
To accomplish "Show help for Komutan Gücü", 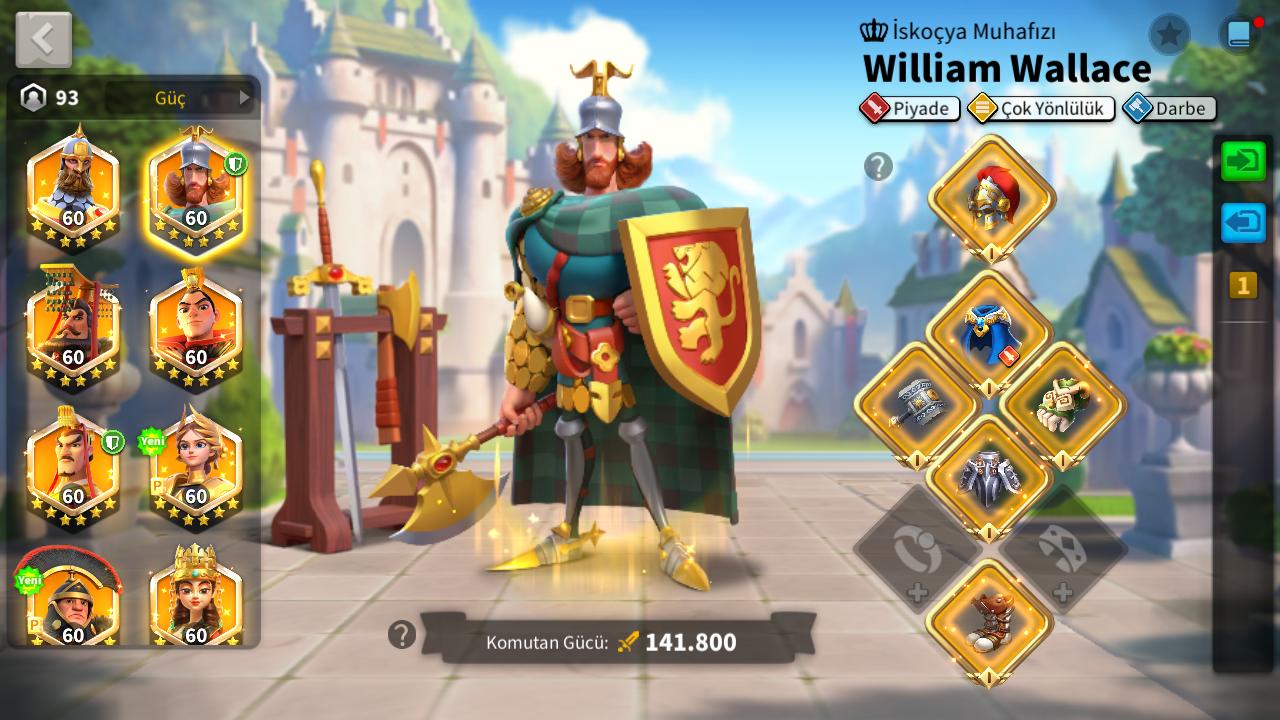I will [x=402, y=634].
